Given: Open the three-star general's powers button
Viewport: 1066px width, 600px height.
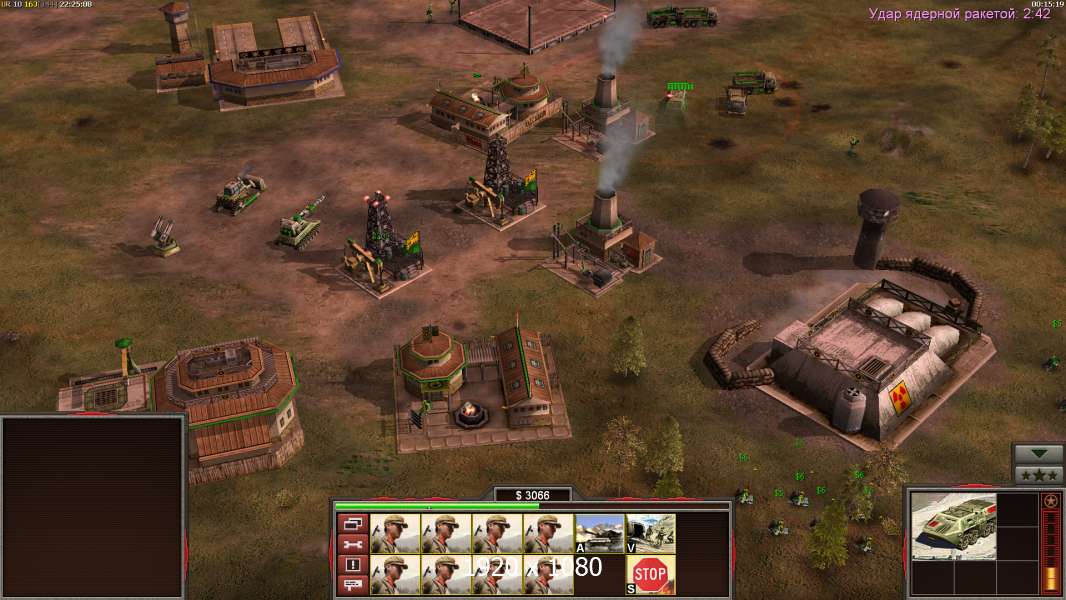Looking at the screenshot, I should point(1038,475).
